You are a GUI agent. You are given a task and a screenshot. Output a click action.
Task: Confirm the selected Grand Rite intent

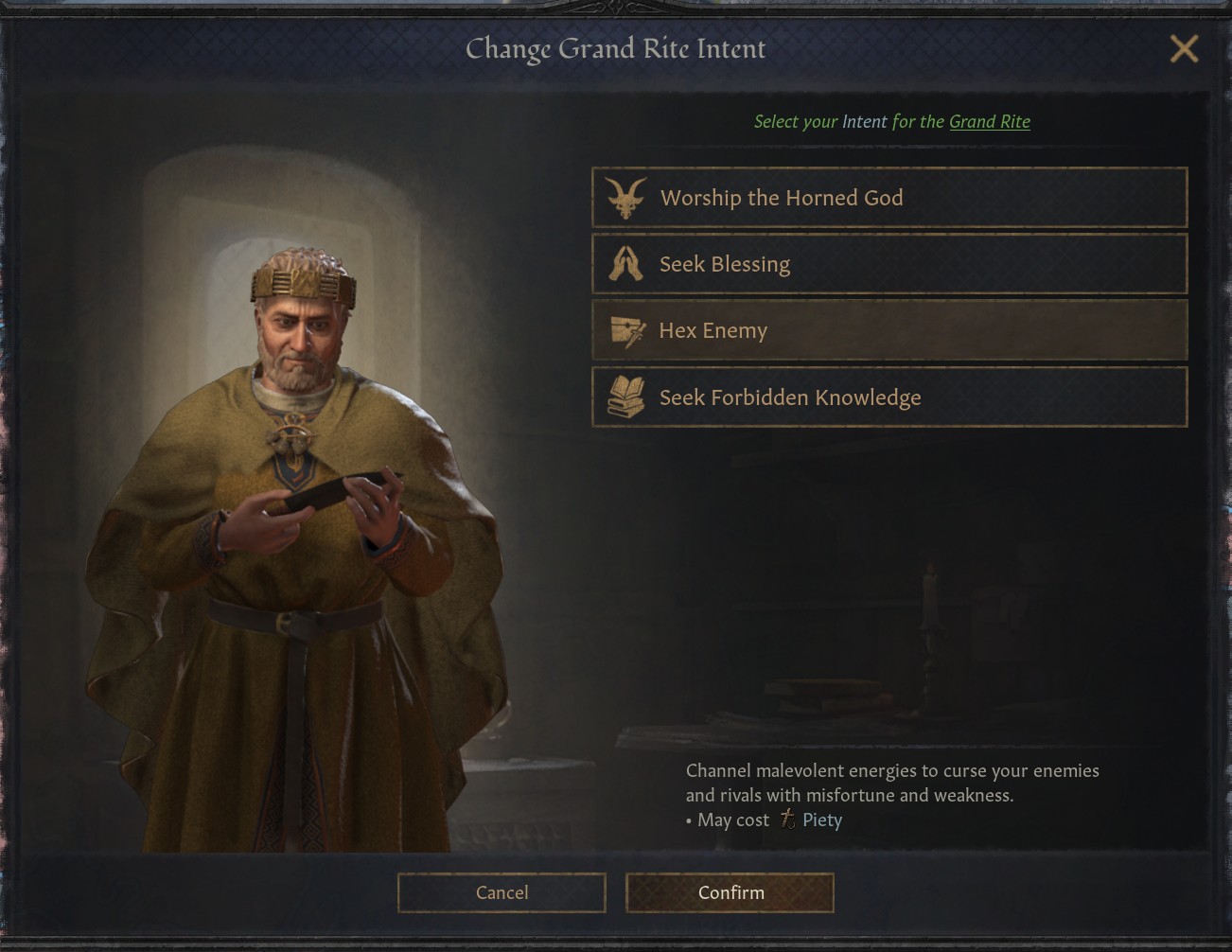point(730,892)
